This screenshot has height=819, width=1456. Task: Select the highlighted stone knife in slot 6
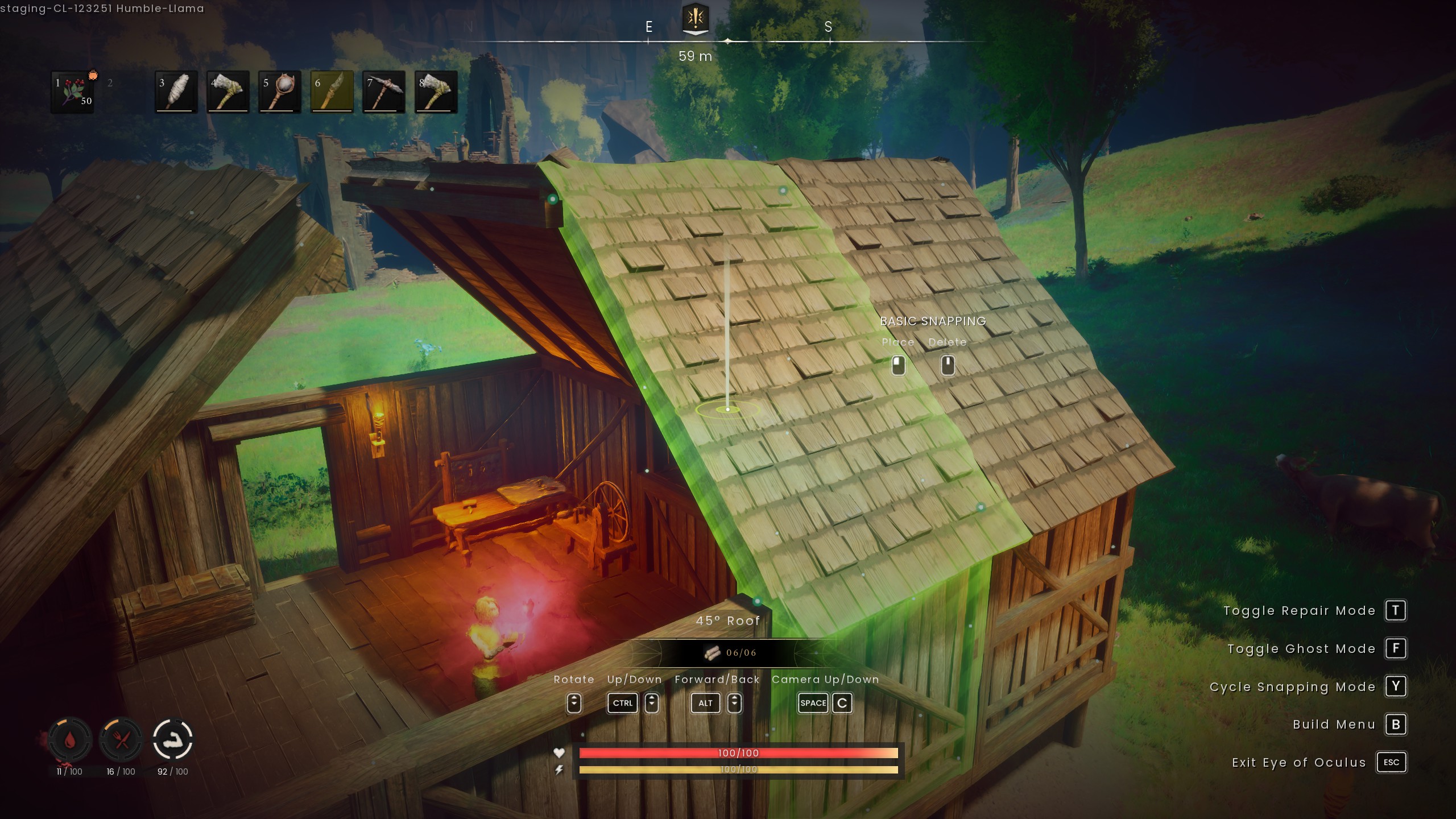332,92
